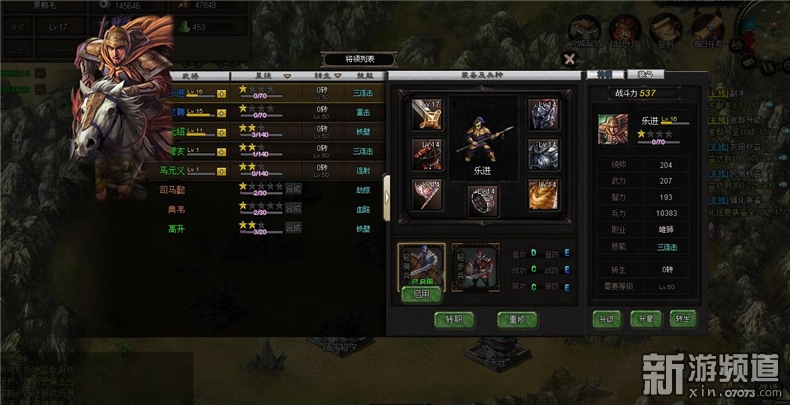Click 合成 button for 司马懿

click(293, 189)
